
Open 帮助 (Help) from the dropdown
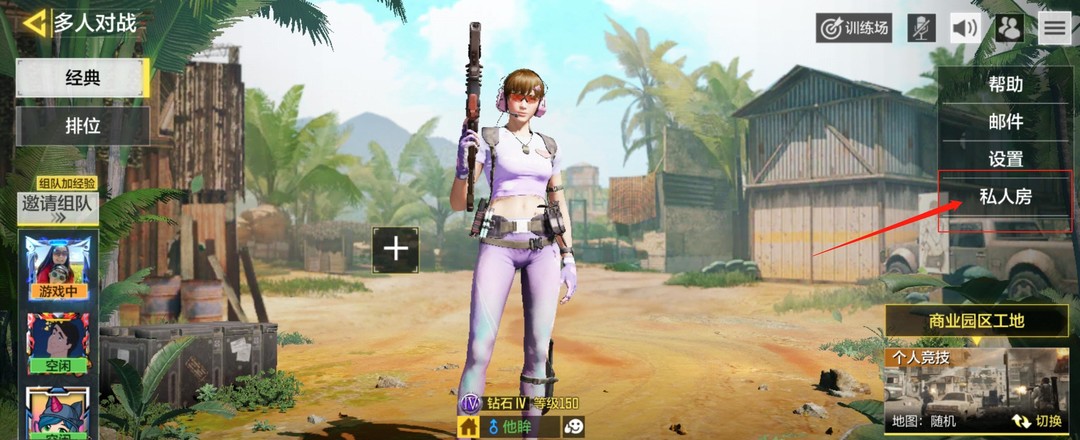(1005, 84)
